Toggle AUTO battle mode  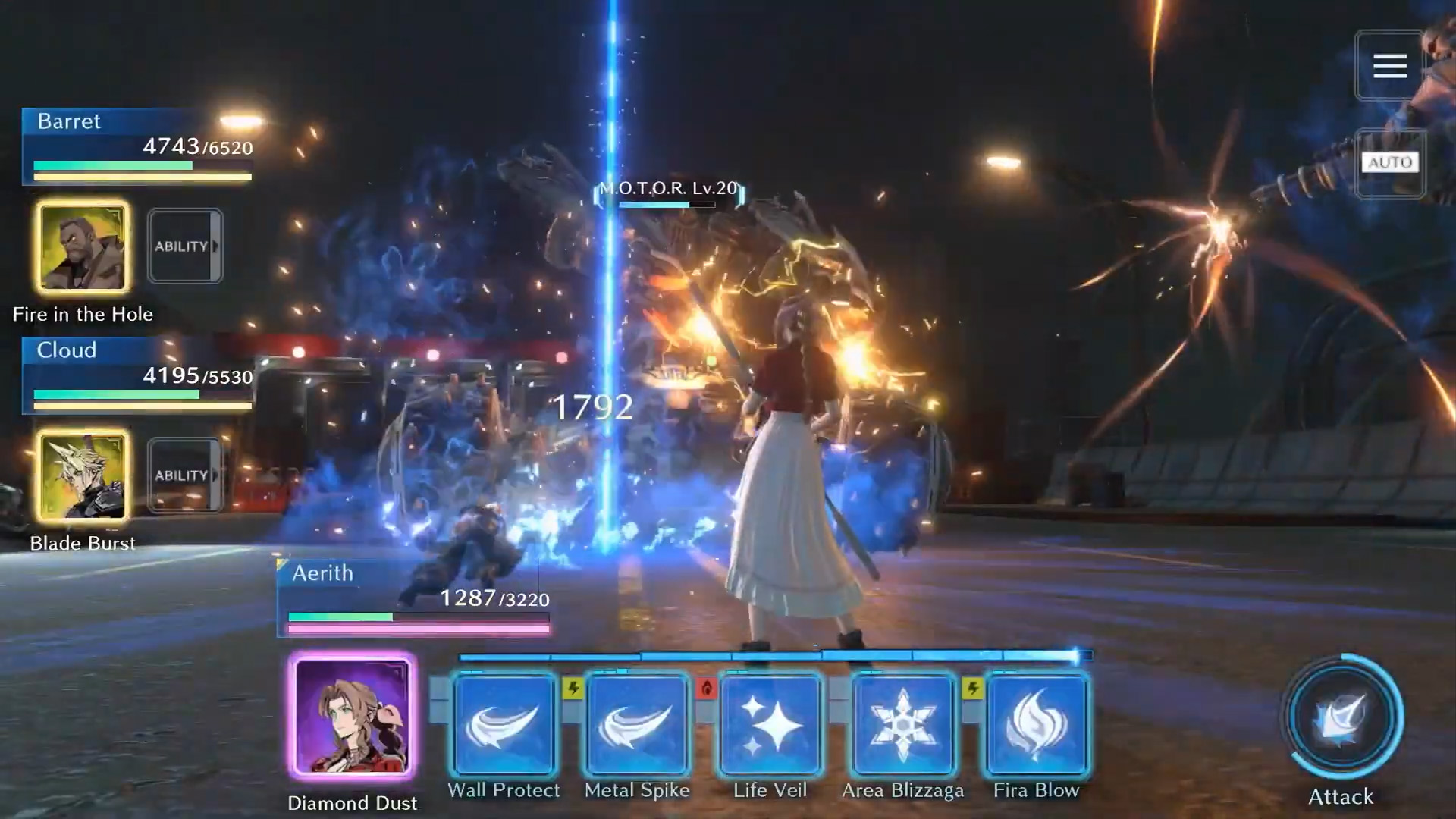[x=1390, y=162]
